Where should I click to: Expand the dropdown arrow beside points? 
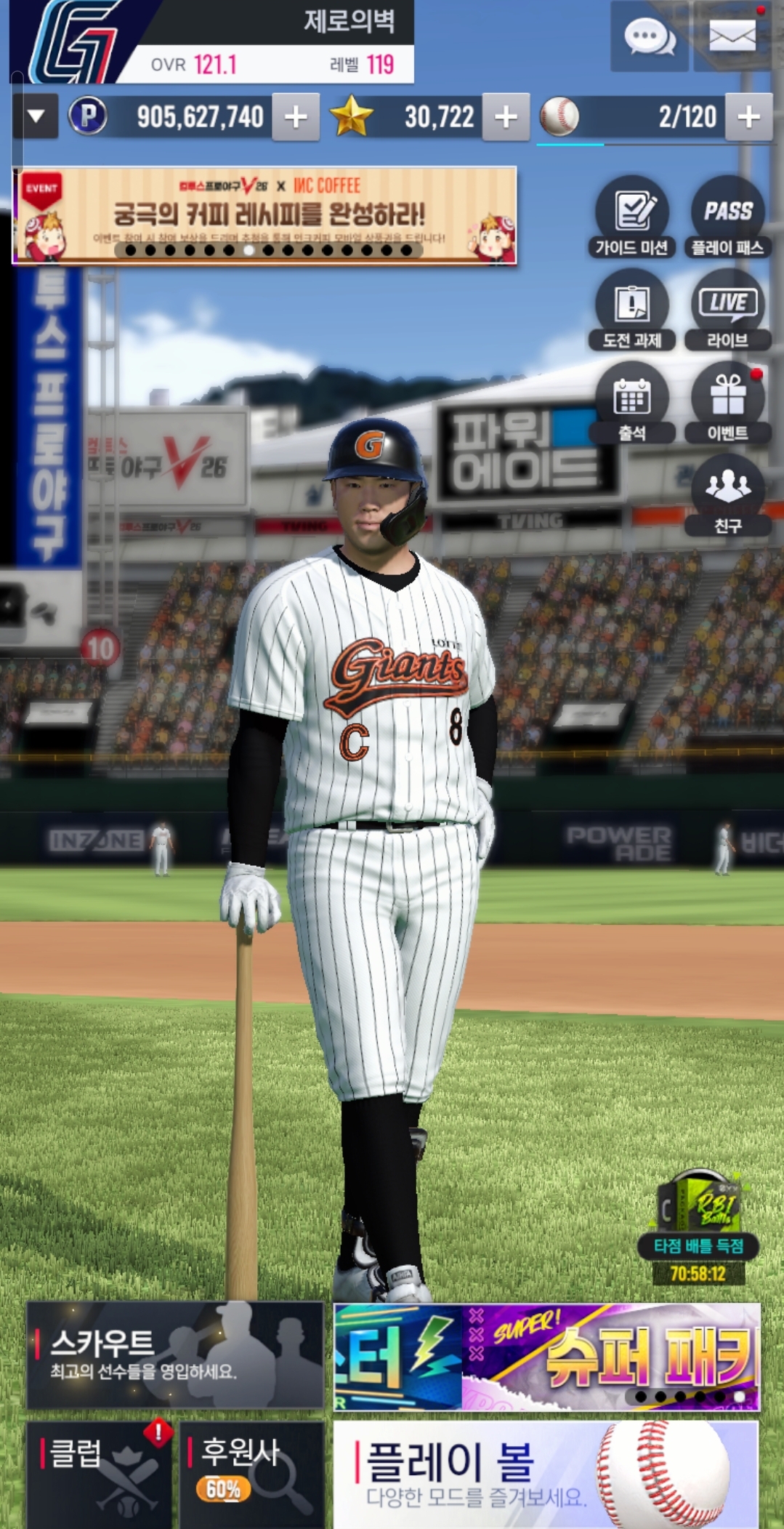36,116
